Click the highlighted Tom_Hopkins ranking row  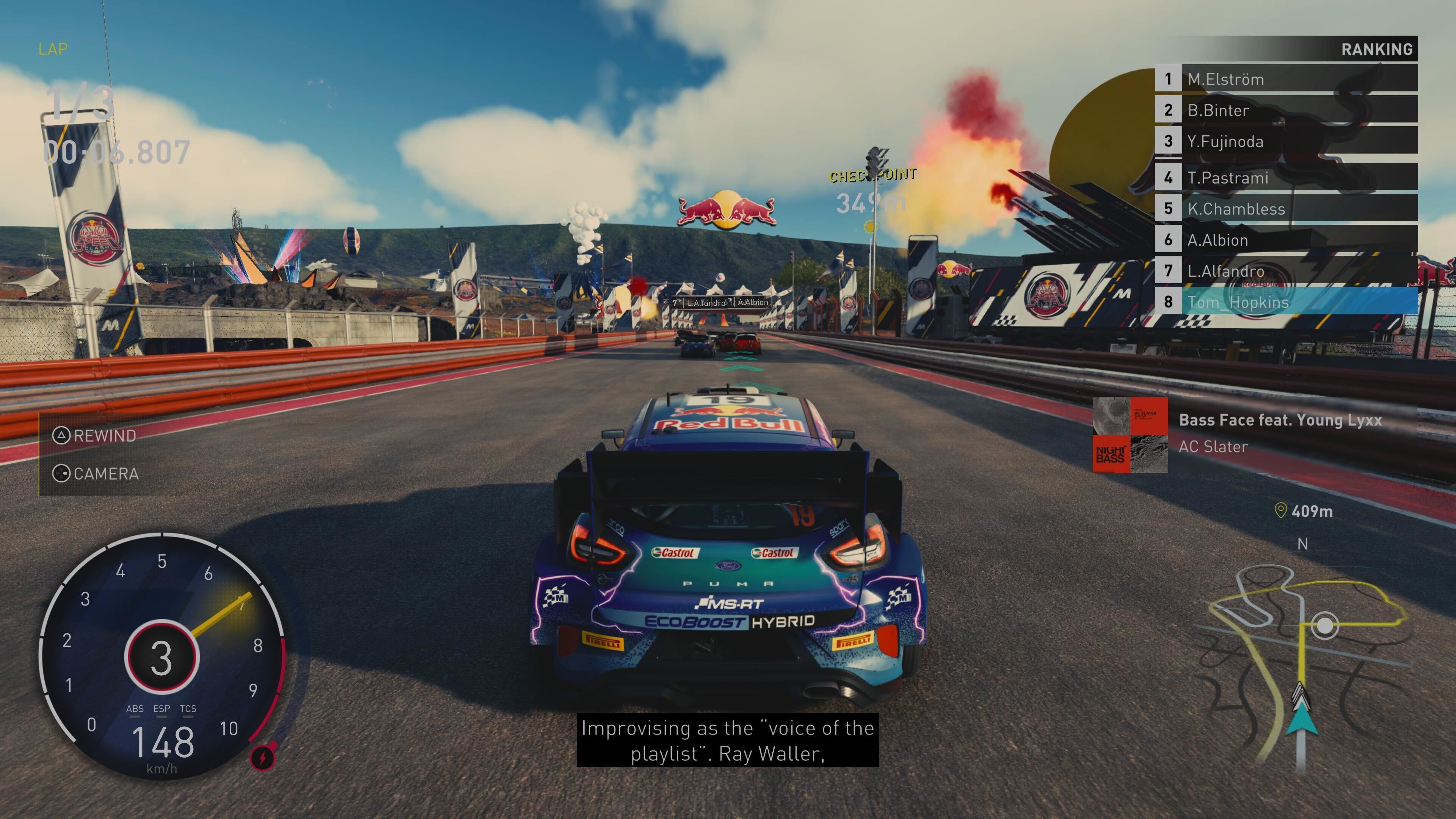pos(1285,302)
